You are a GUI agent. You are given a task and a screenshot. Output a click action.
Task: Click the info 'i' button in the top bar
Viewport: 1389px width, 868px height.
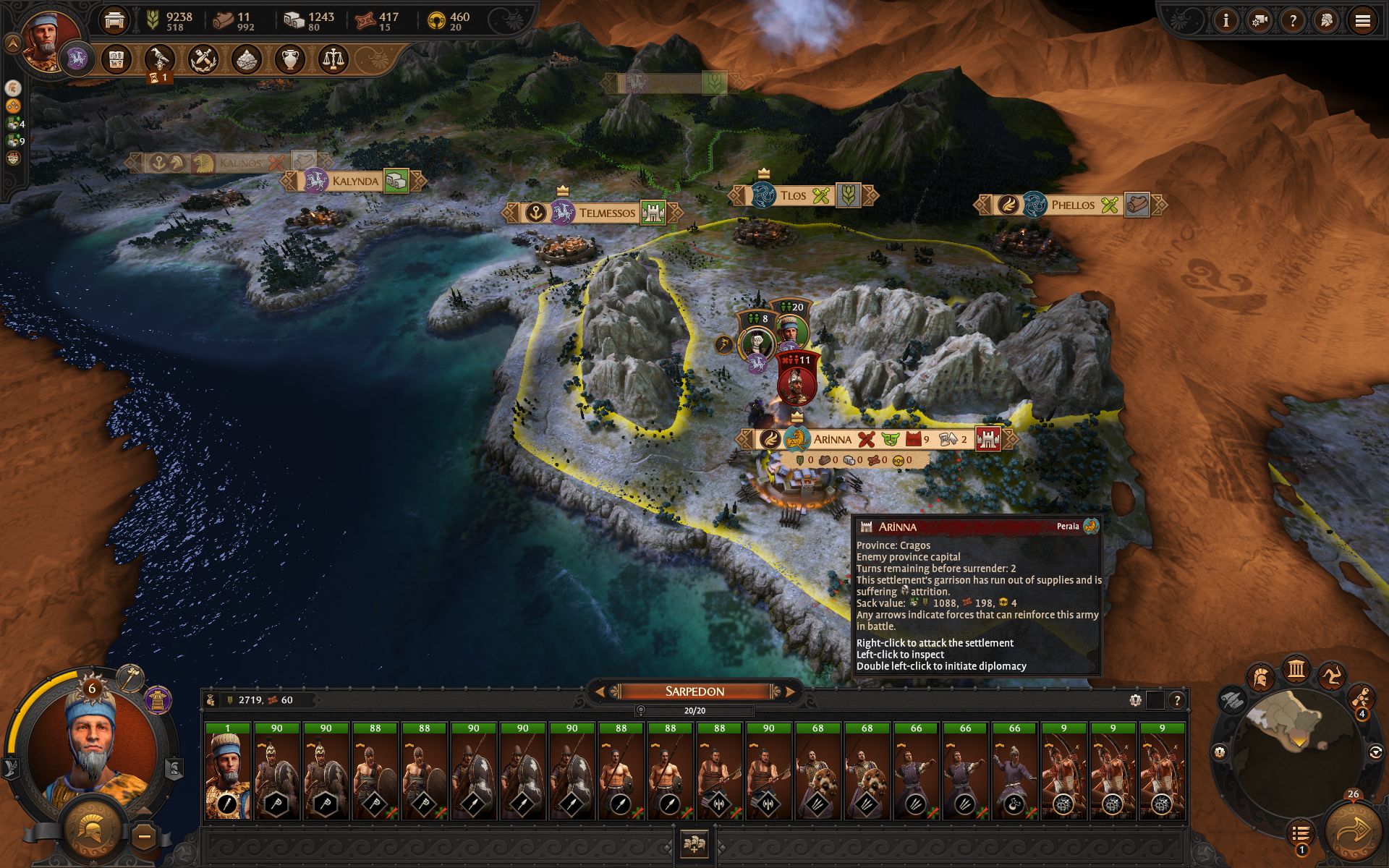click(x=1226, y=21)
